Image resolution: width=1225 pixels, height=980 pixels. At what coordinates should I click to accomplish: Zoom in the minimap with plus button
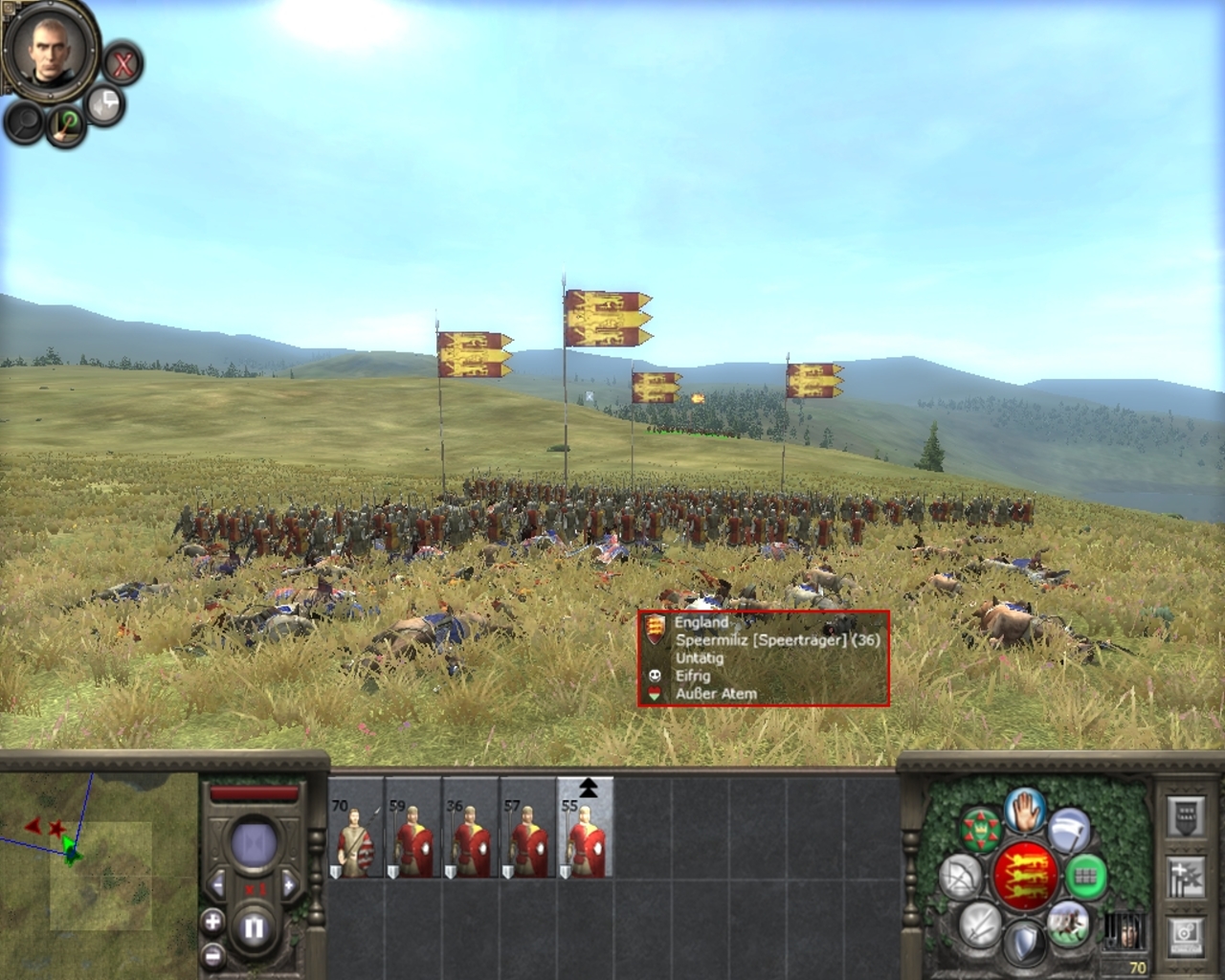212,922
